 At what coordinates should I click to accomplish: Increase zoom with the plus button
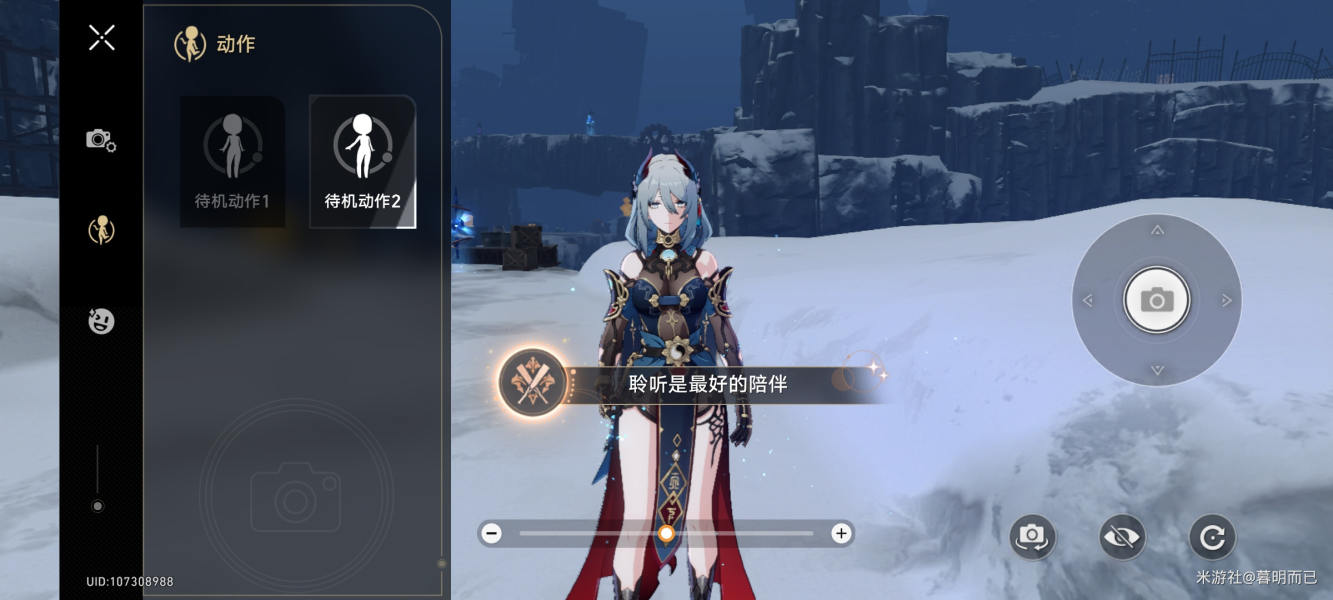click(x=841, y=533)
